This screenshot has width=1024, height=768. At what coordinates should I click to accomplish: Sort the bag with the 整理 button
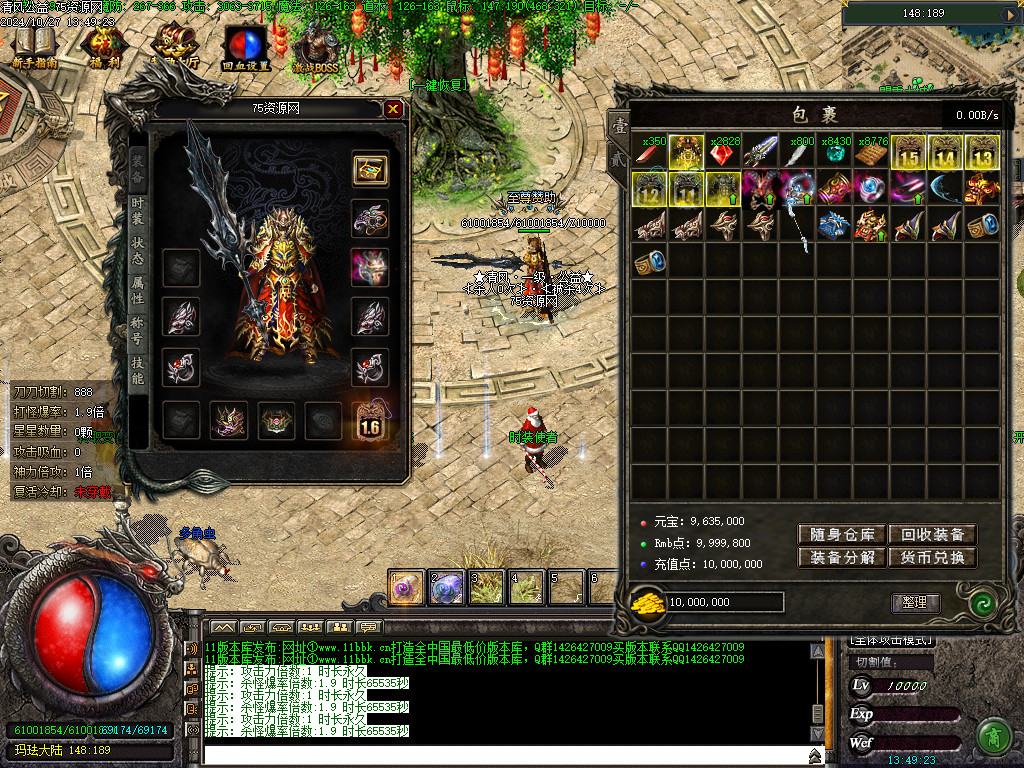point(915,602)
